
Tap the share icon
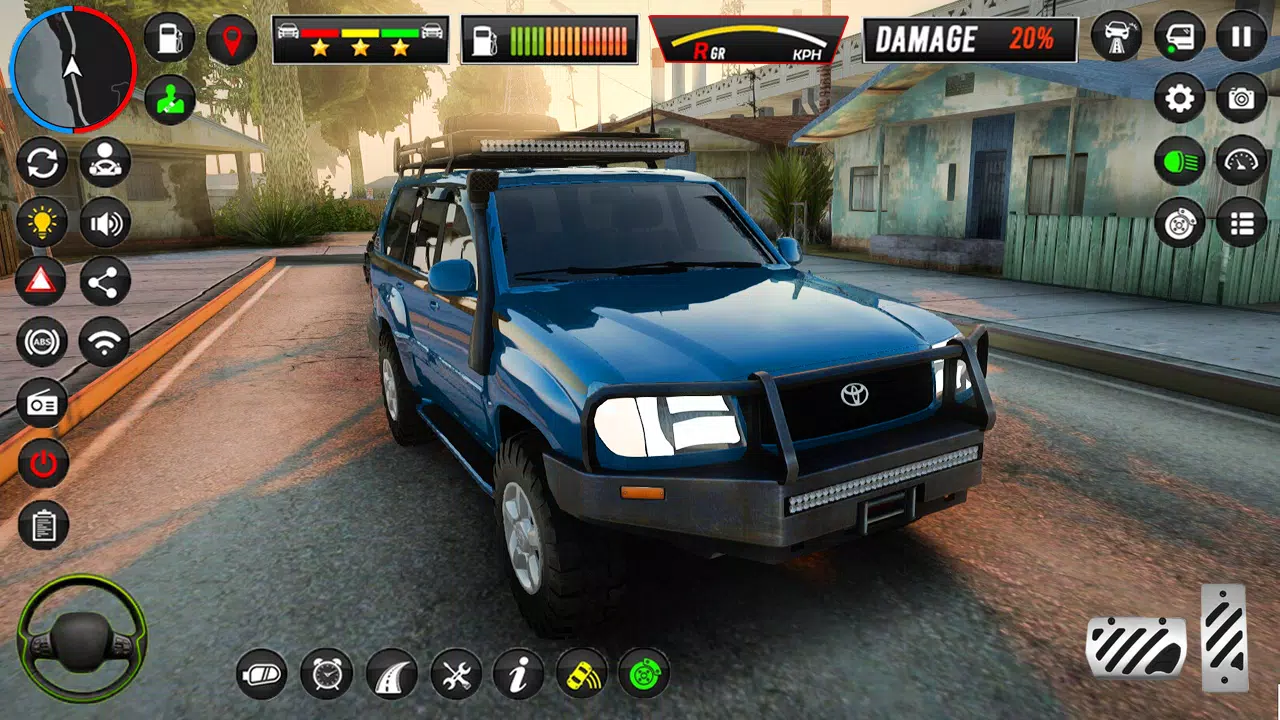point(104,283)
